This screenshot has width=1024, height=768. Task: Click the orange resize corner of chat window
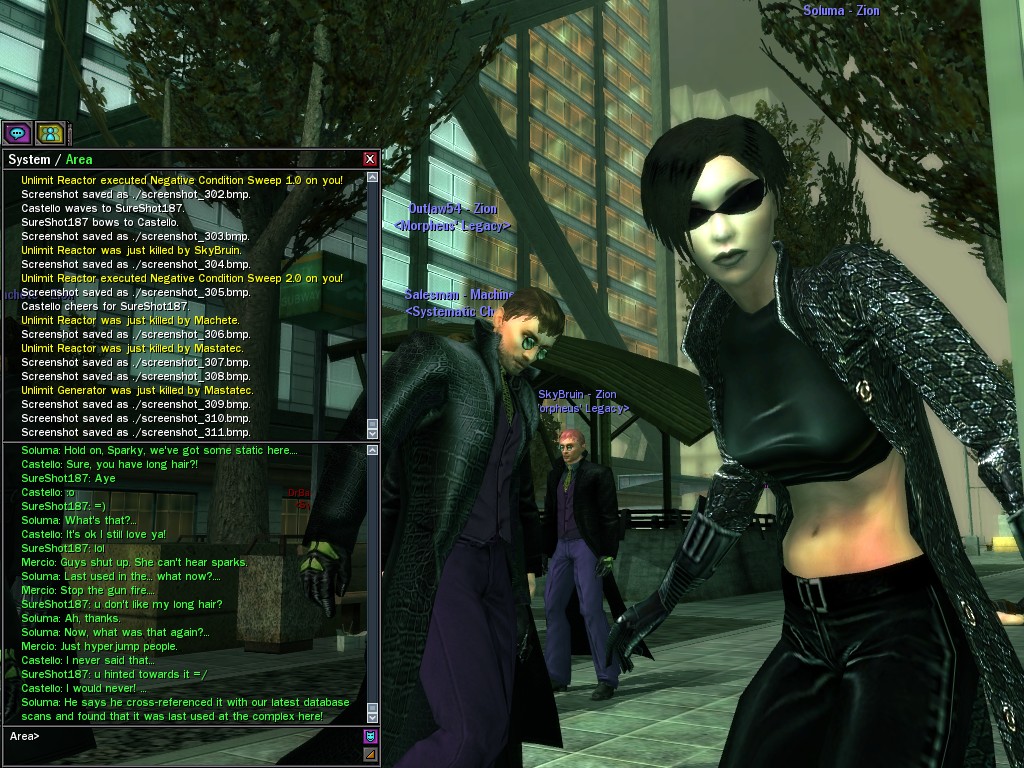tap(370, 754)
